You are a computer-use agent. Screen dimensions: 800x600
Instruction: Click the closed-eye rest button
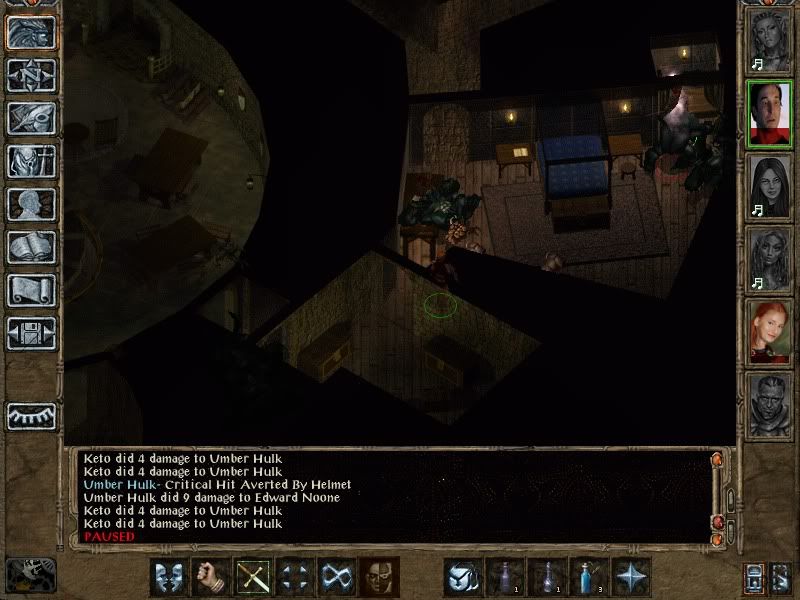(x=31, y=414)
